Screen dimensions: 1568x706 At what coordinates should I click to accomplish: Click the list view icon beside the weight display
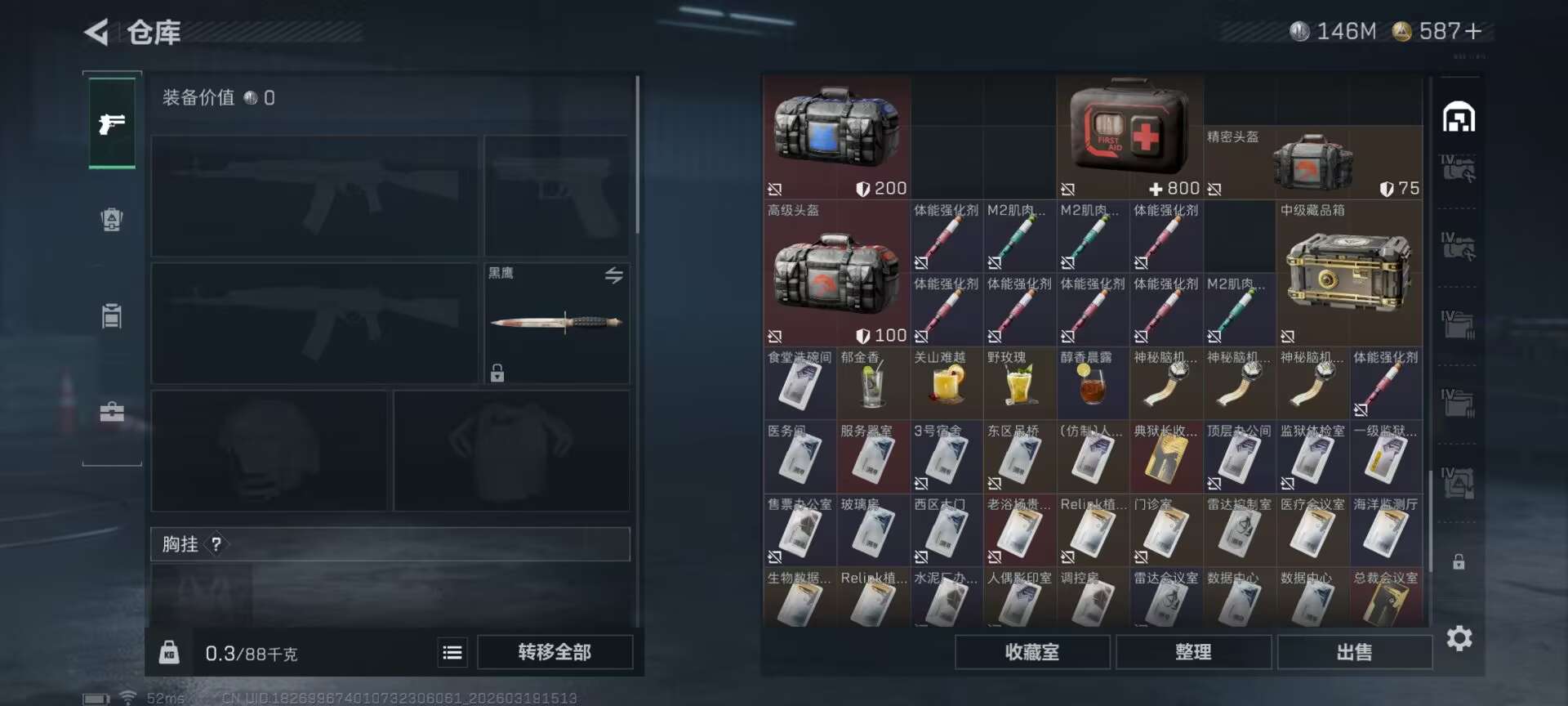coord(452,652)
